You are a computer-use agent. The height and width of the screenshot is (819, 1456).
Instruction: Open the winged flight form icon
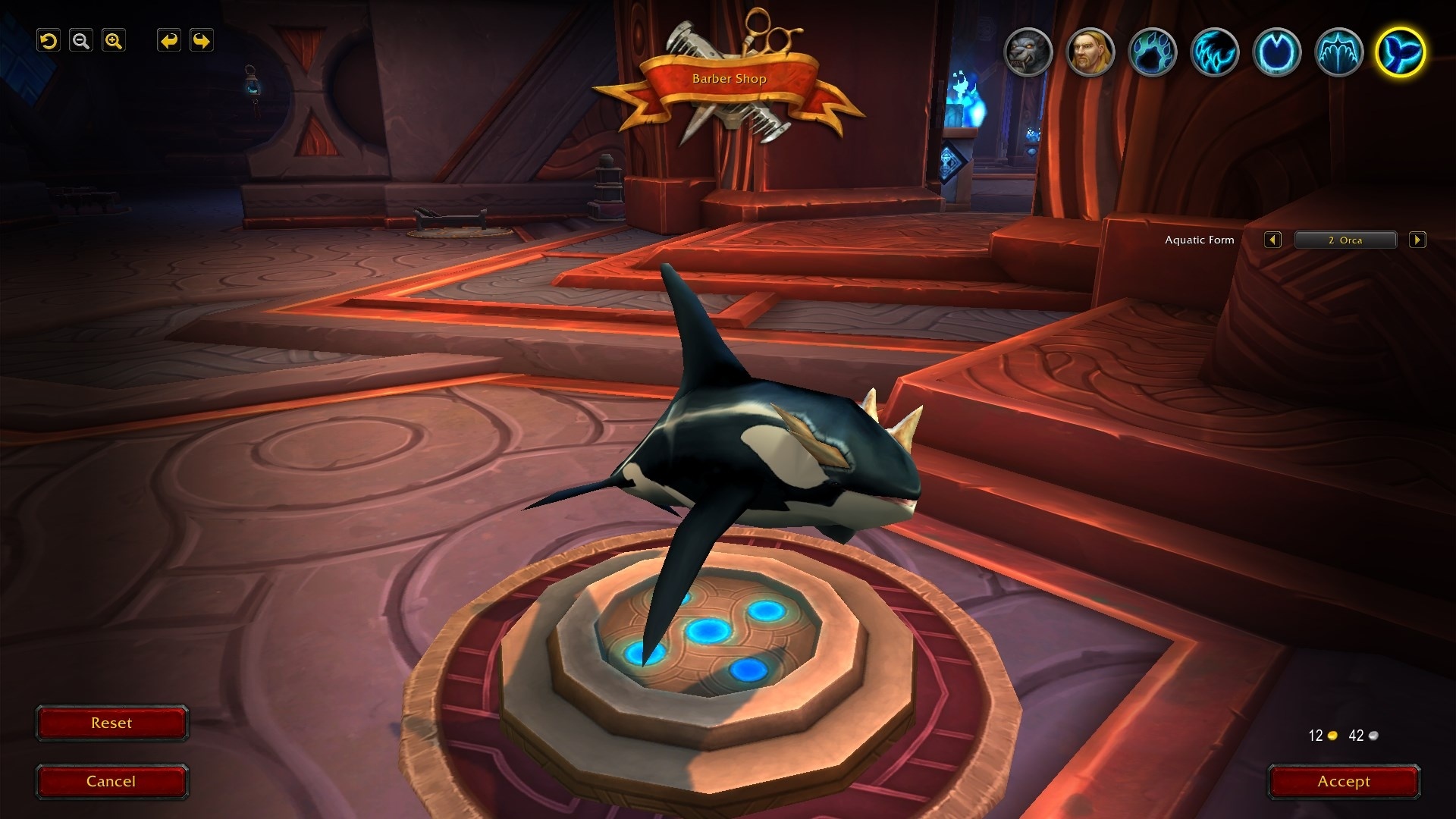point(1338,52)
